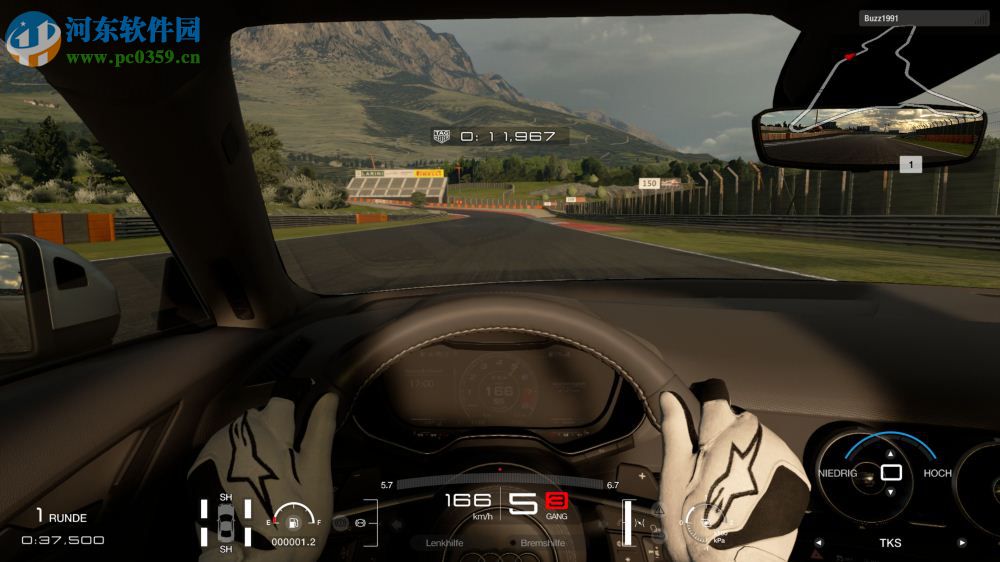
Task: Select previous MFD page with left arrow
Action: 819,543
